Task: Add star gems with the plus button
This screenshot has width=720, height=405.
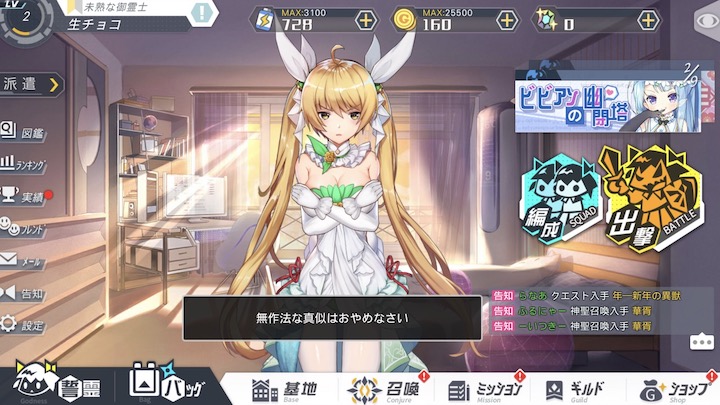Action: pos(649,19)
